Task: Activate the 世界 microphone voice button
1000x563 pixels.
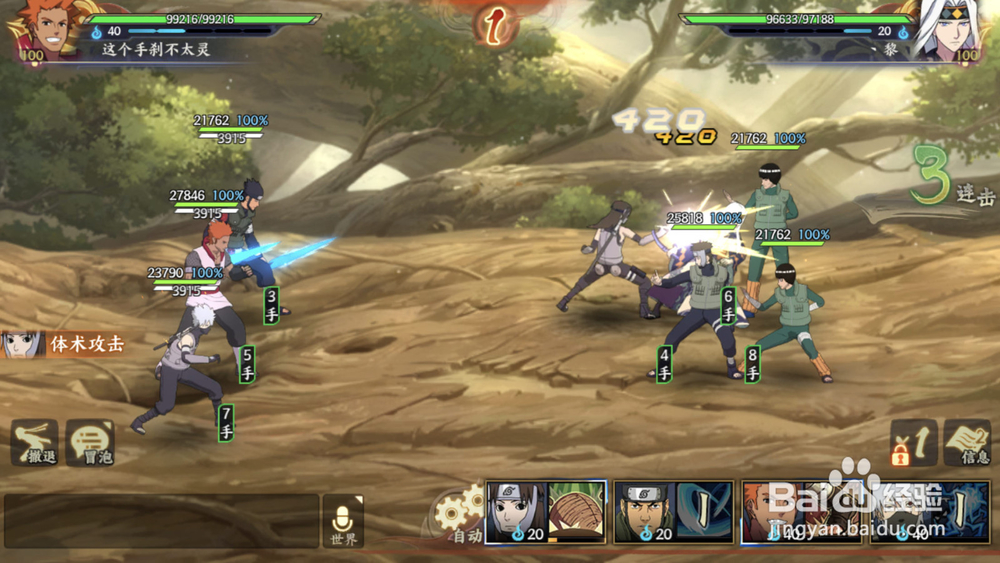Action: (x=343, y=521)
